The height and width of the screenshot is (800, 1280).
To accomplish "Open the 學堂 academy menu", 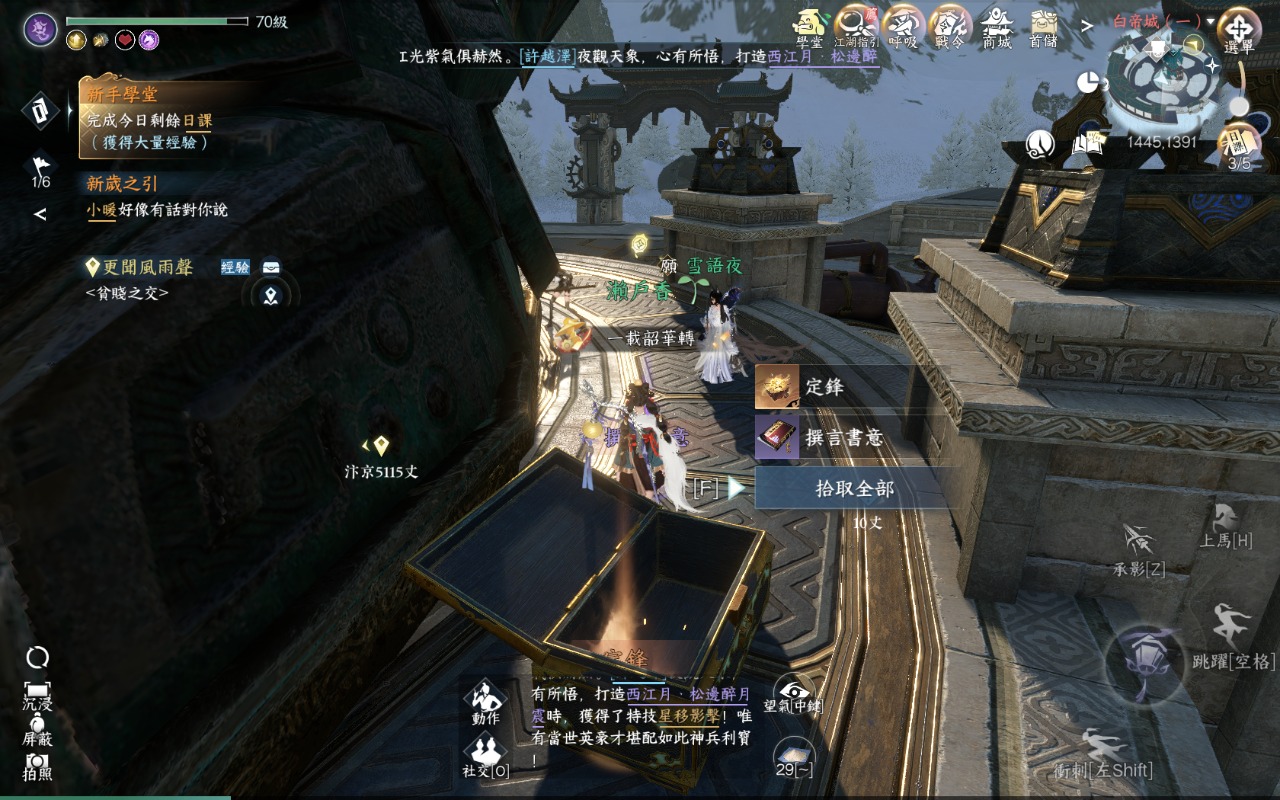I will [809, 26].
